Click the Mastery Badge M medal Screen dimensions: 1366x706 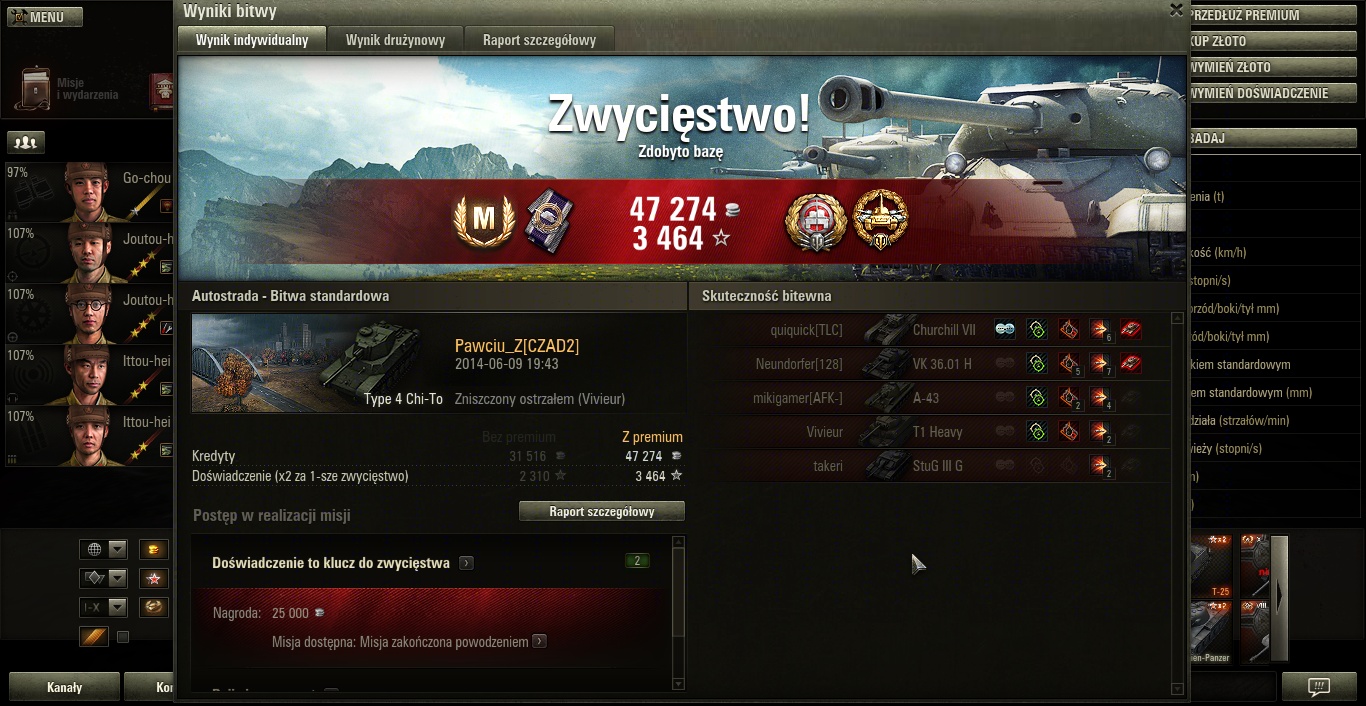coord(484,221)
